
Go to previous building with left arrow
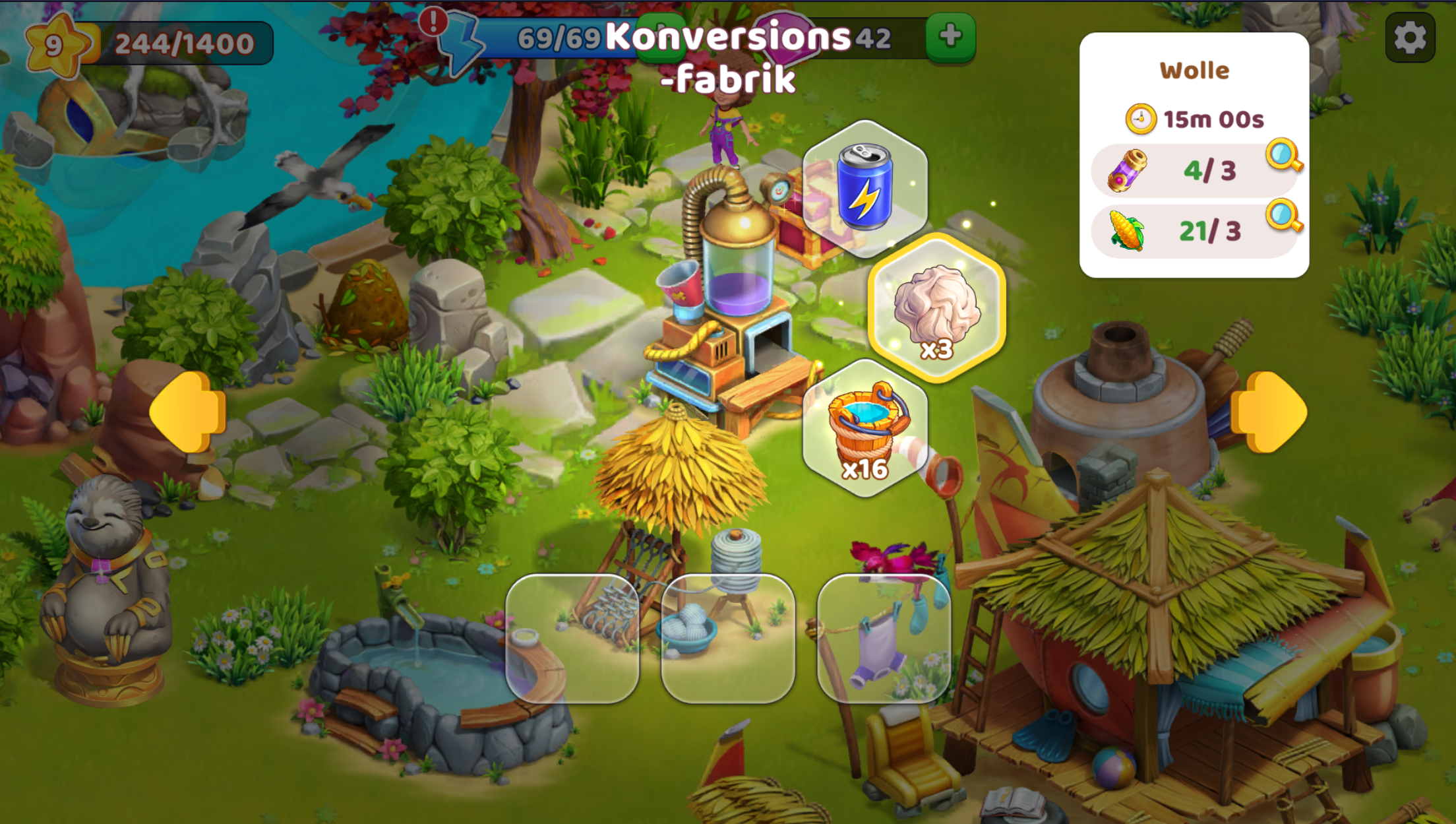pos(188,412)
